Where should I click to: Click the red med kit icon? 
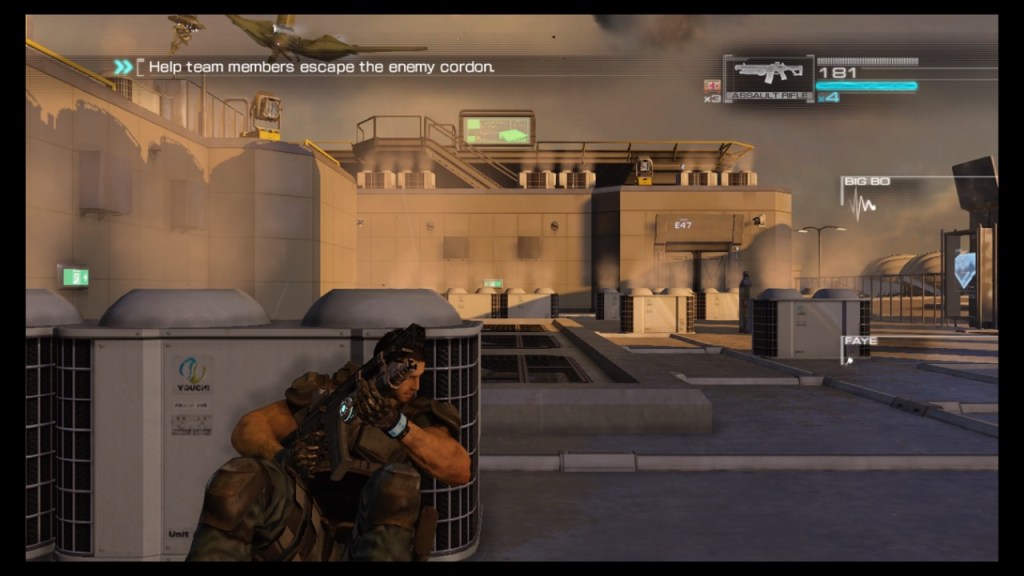pyautogui.click(x=712, y=85)
